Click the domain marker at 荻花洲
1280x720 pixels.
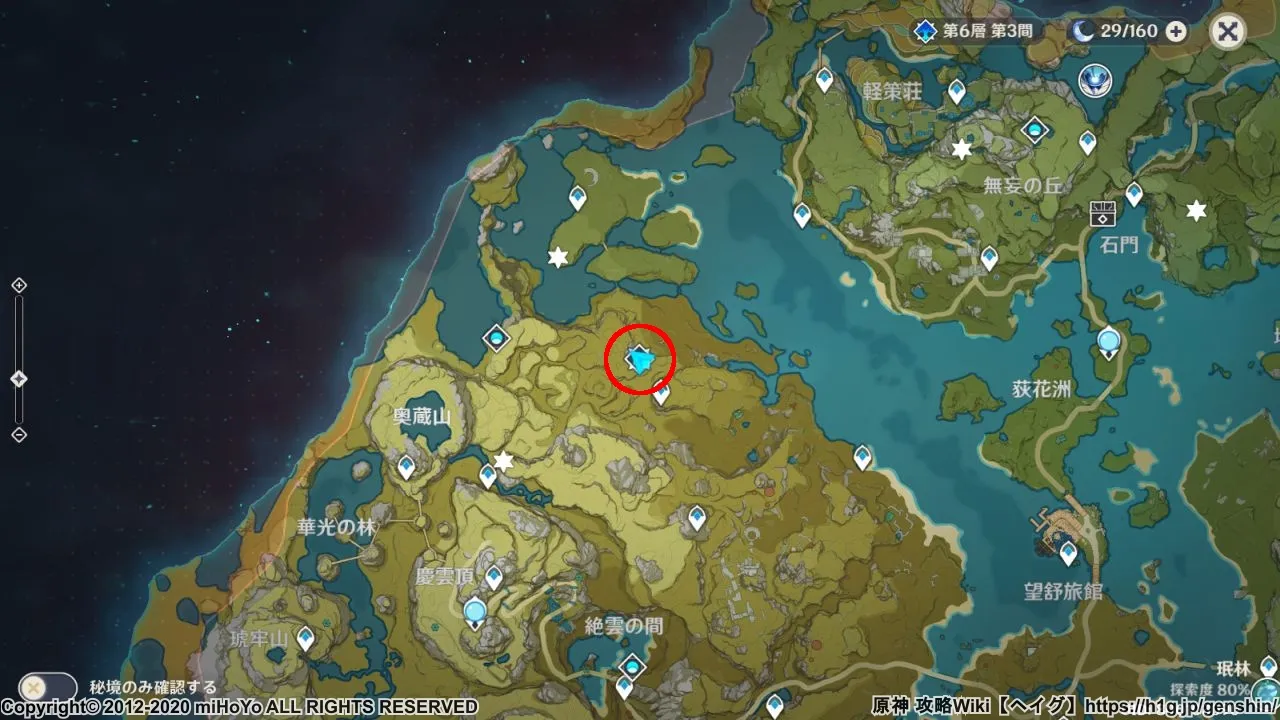(1107, 341)
